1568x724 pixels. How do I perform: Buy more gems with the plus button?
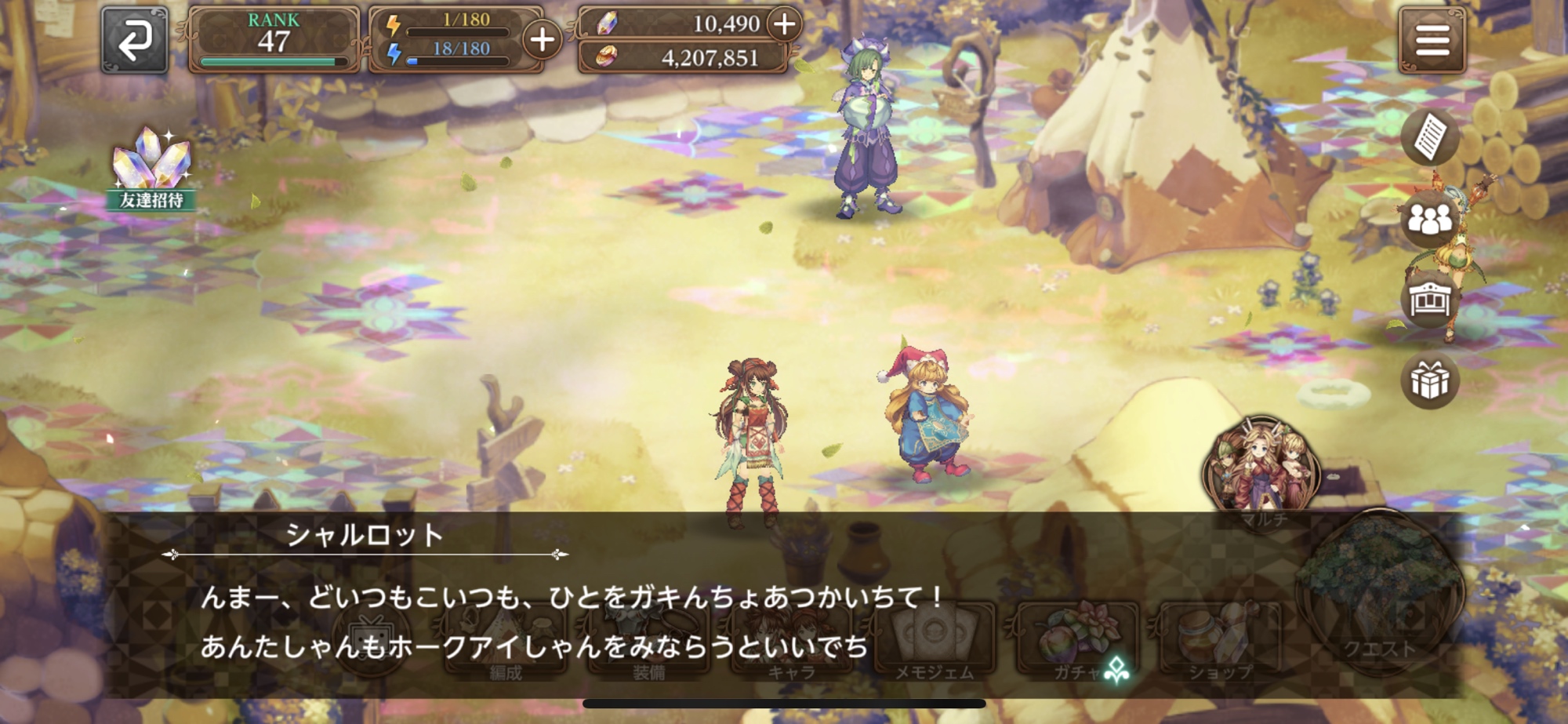click(784, 24)
